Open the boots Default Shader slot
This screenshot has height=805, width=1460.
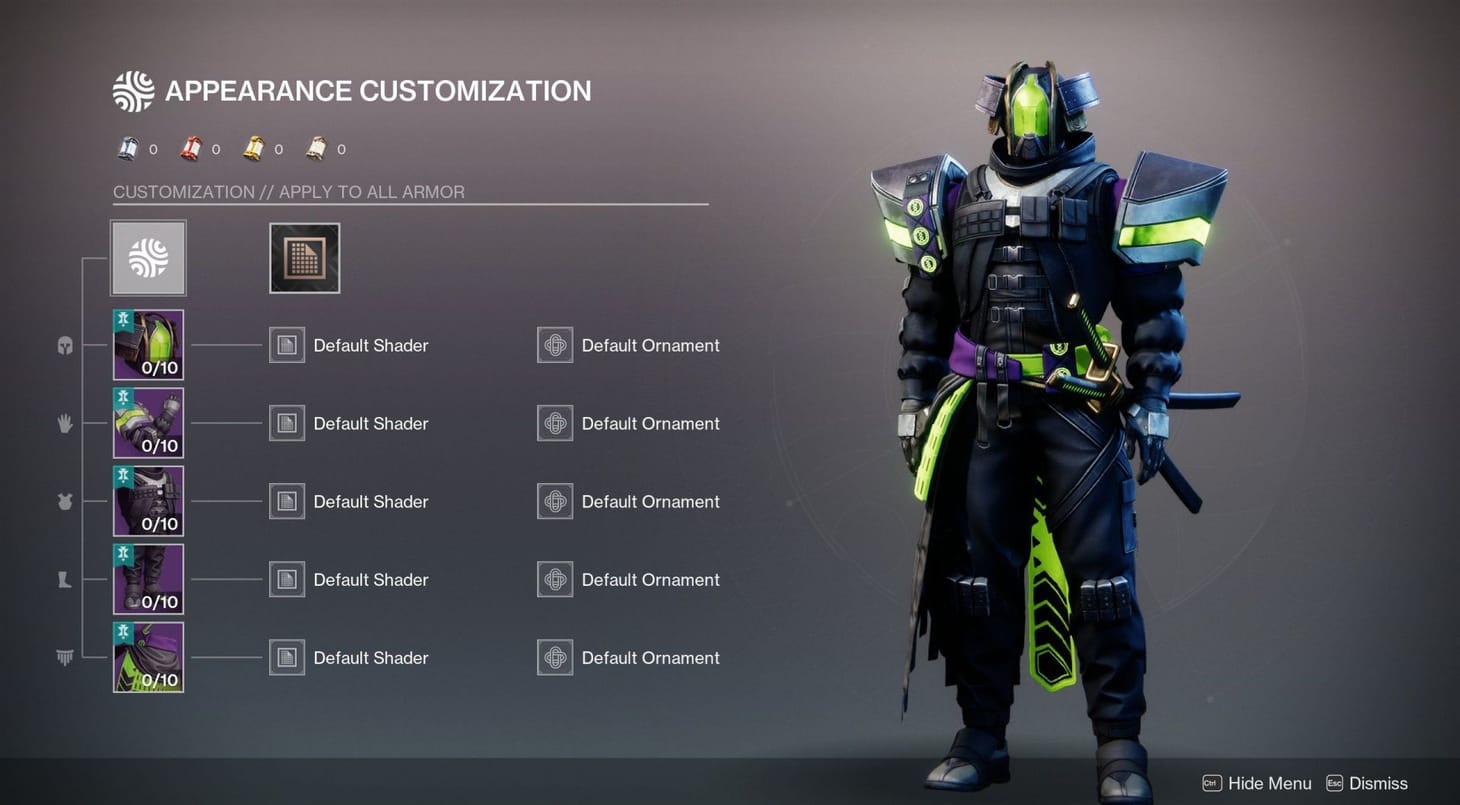(x=287, y=579)
